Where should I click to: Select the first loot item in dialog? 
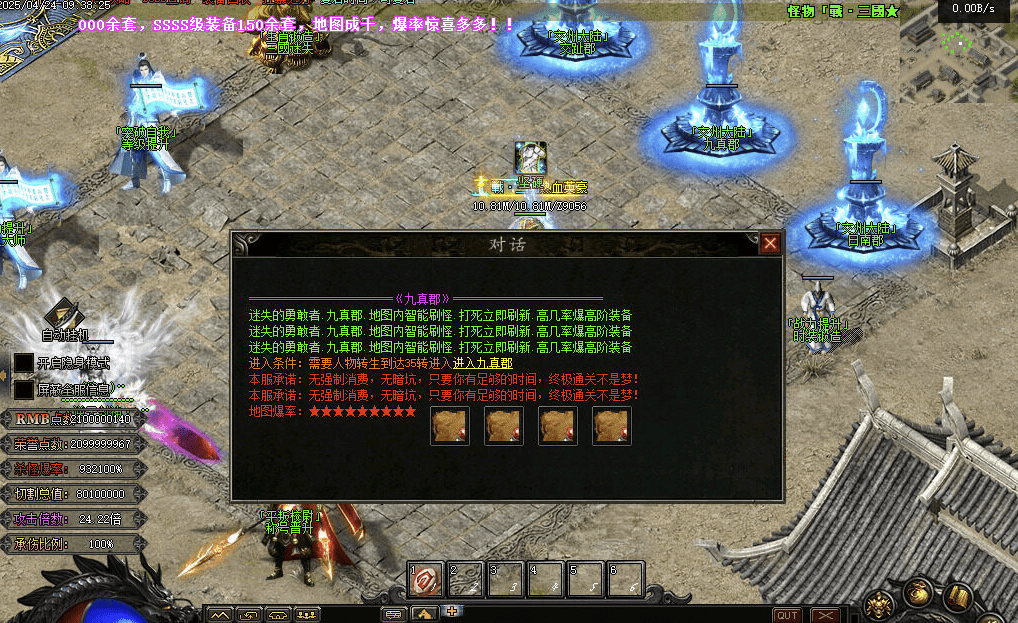point(450,426)
